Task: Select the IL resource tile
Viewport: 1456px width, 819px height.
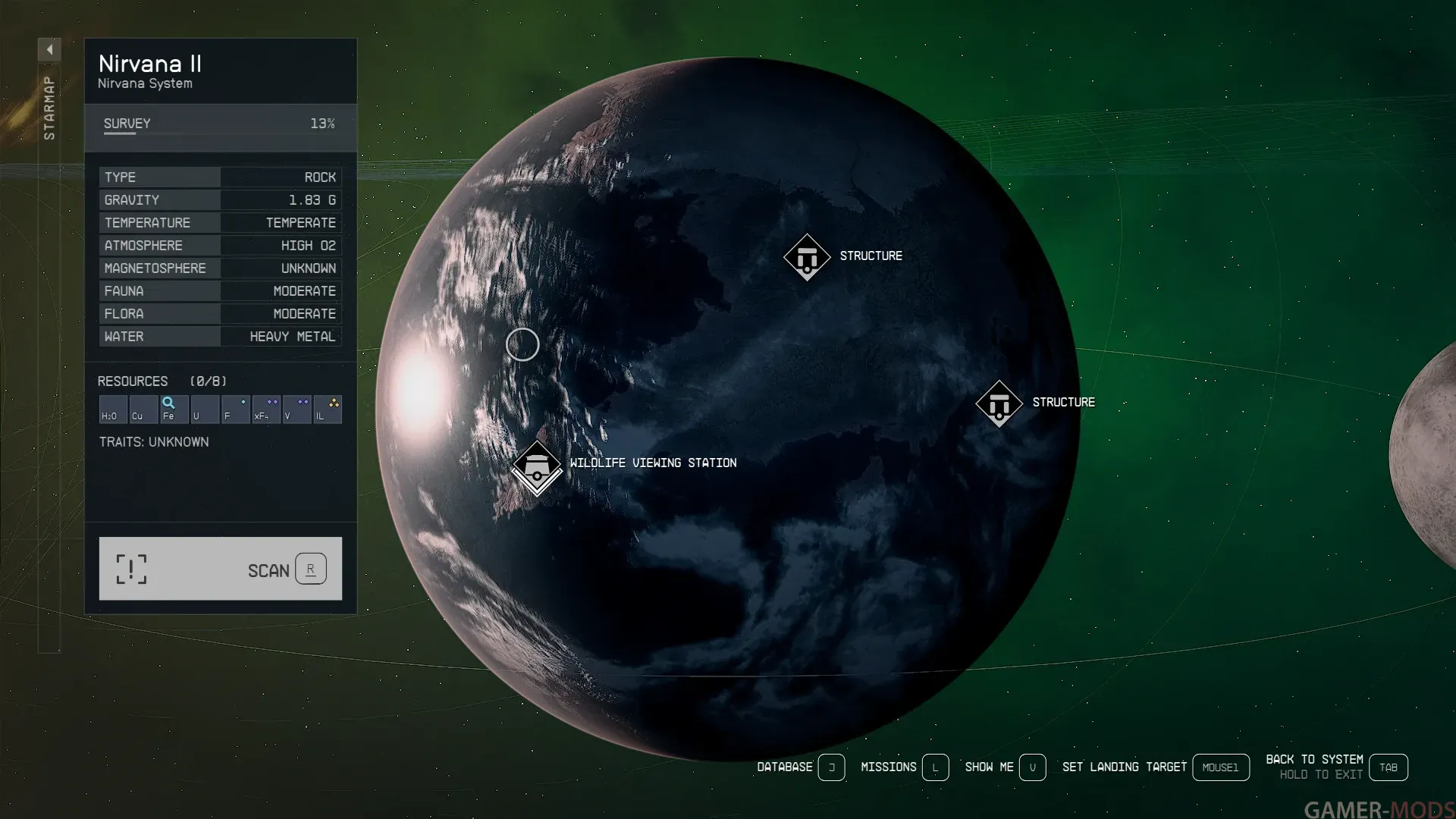Action: coord(328,409)
